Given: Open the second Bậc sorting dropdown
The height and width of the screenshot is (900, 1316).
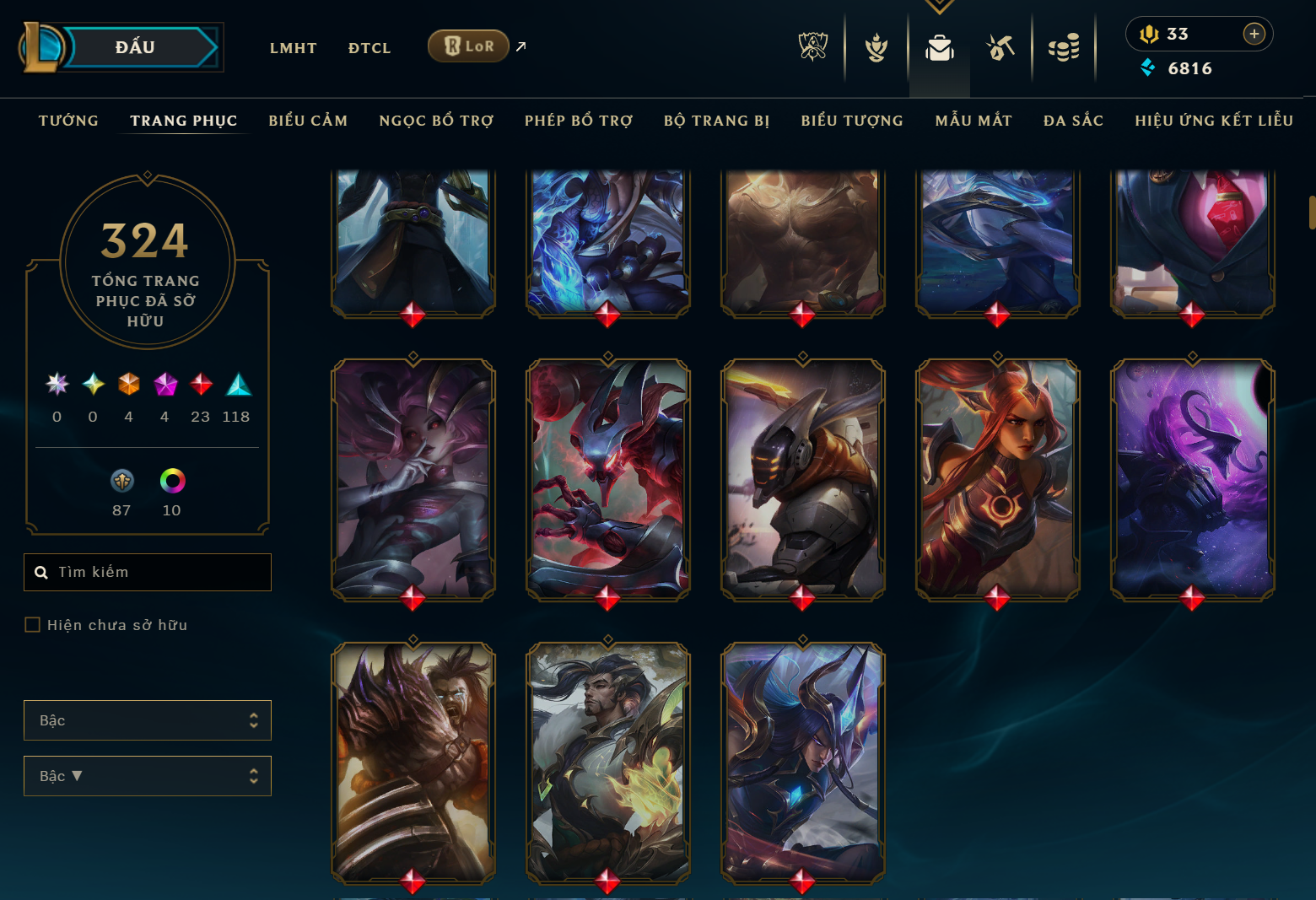Looking at the screenshot, I should (147, 775).
